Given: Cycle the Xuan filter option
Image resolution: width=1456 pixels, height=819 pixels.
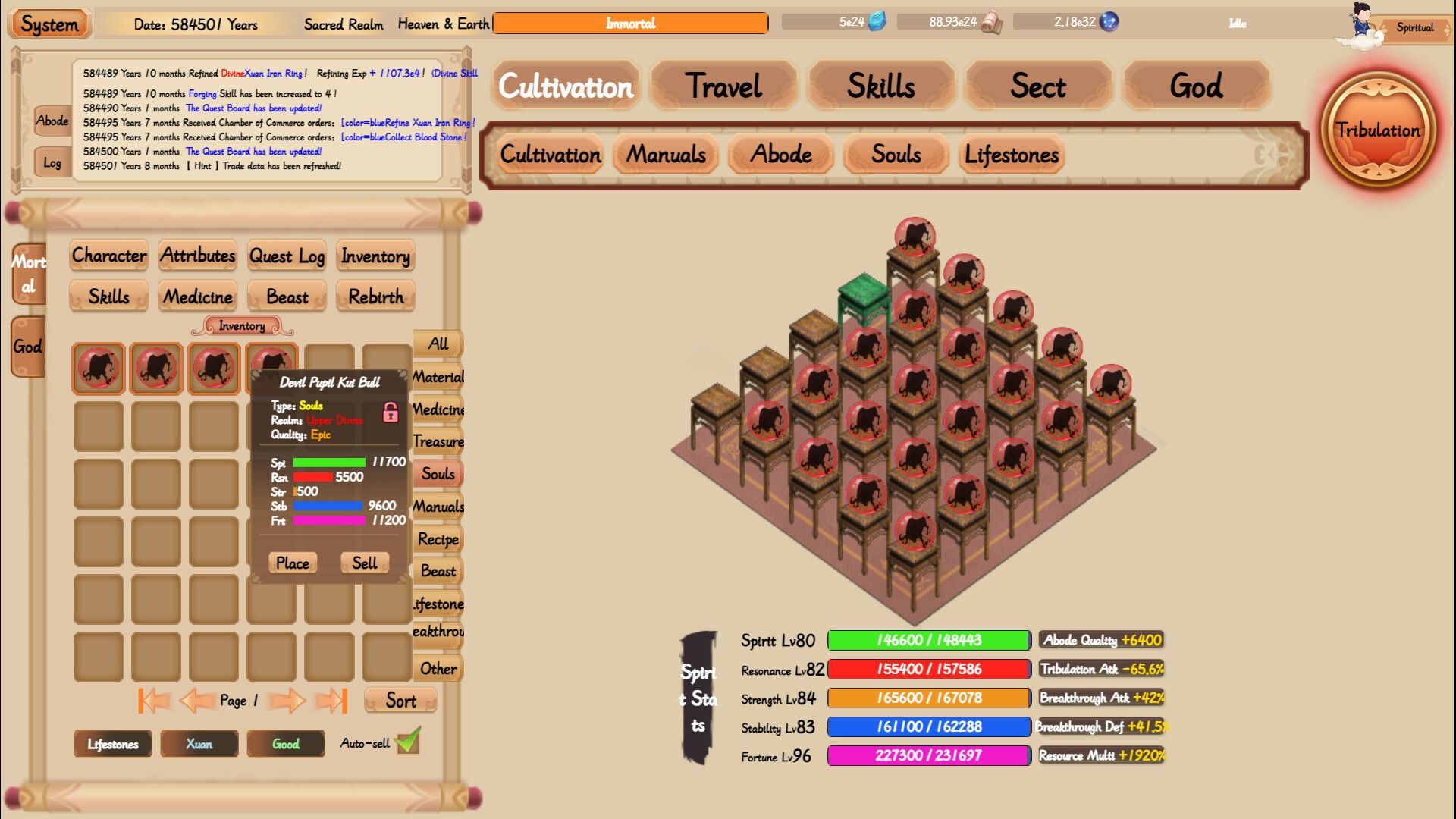Looking at the screenshot, I should [x=199, y=744].
